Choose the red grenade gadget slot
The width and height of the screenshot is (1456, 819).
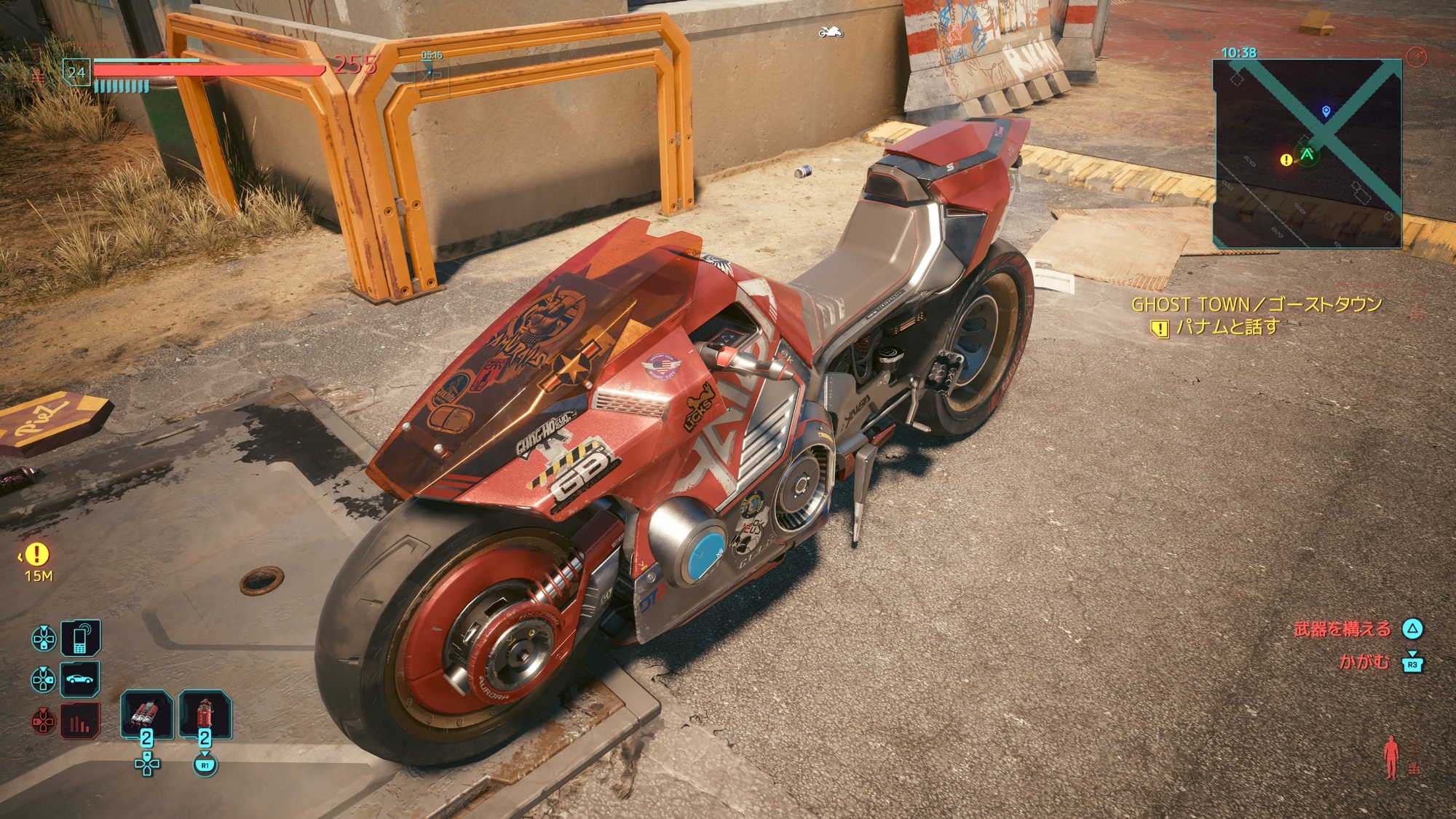click(x=205, y=714)
